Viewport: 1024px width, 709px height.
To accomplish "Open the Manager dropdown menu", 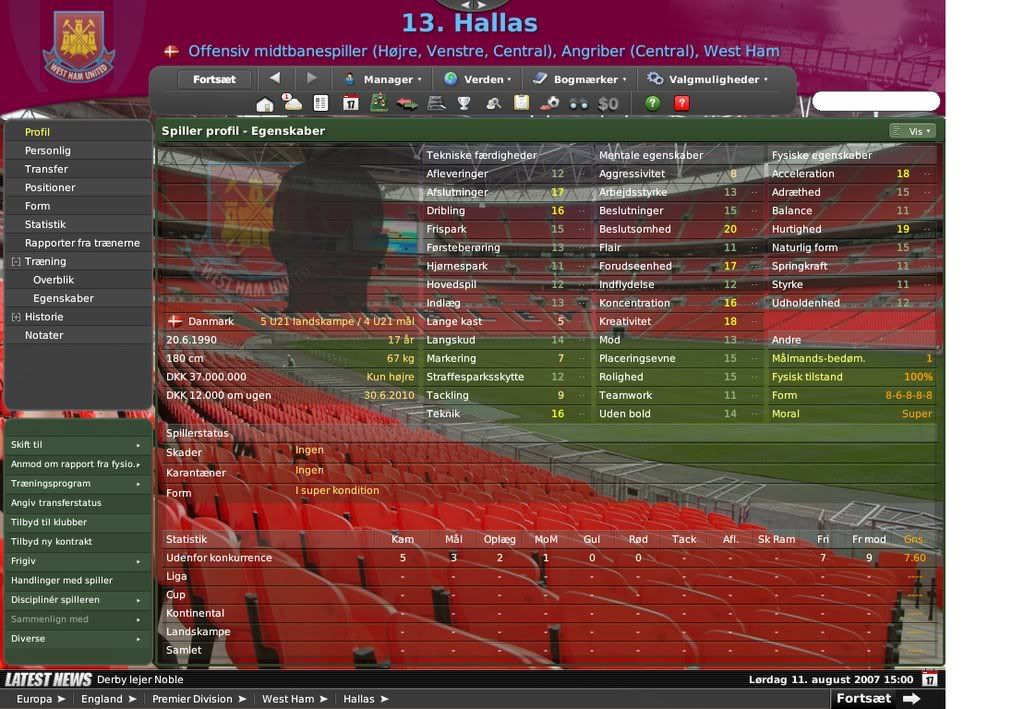I will click(x=382, y=79).
